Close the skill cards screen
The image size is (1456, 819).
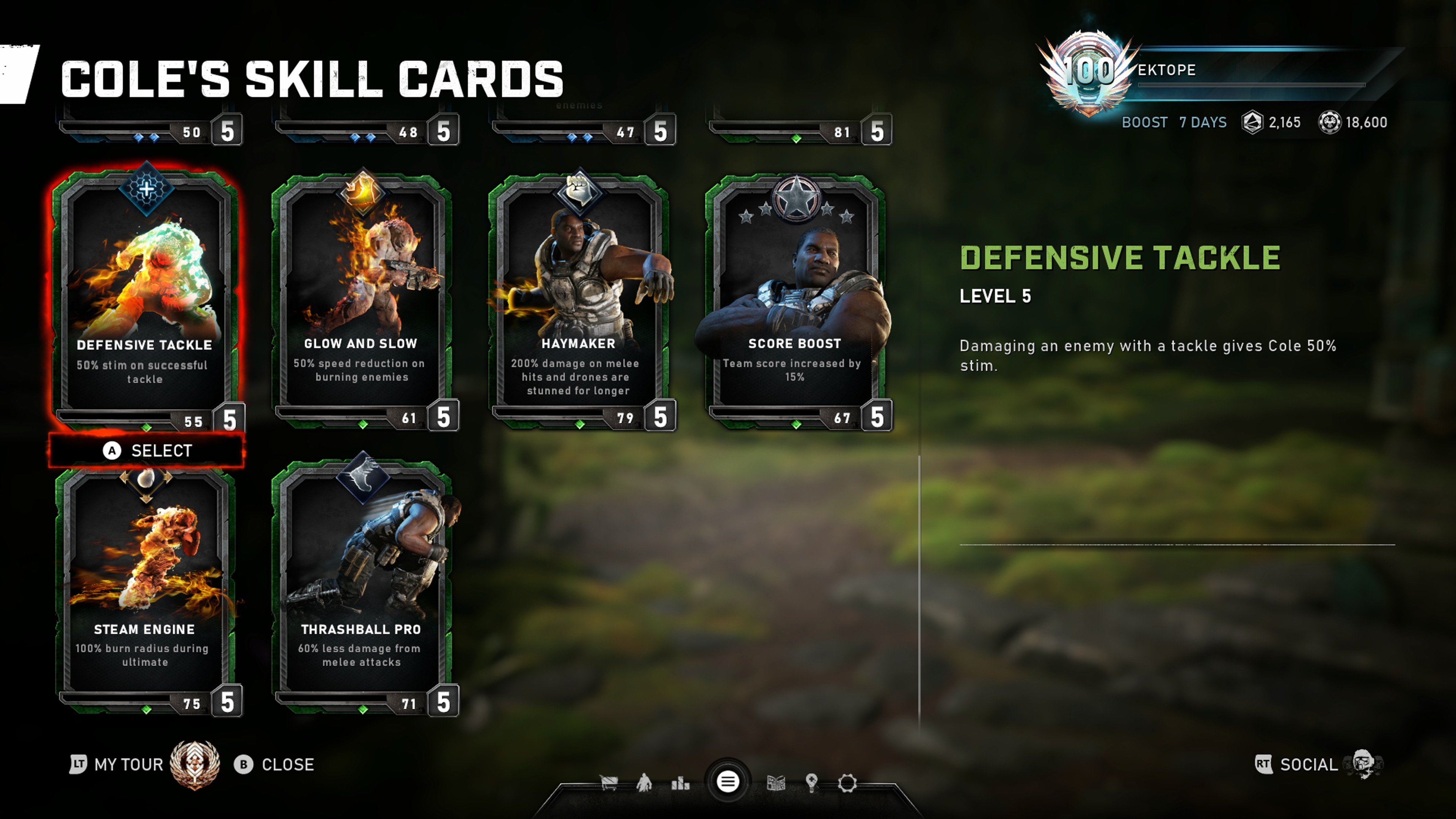[275, 764]
